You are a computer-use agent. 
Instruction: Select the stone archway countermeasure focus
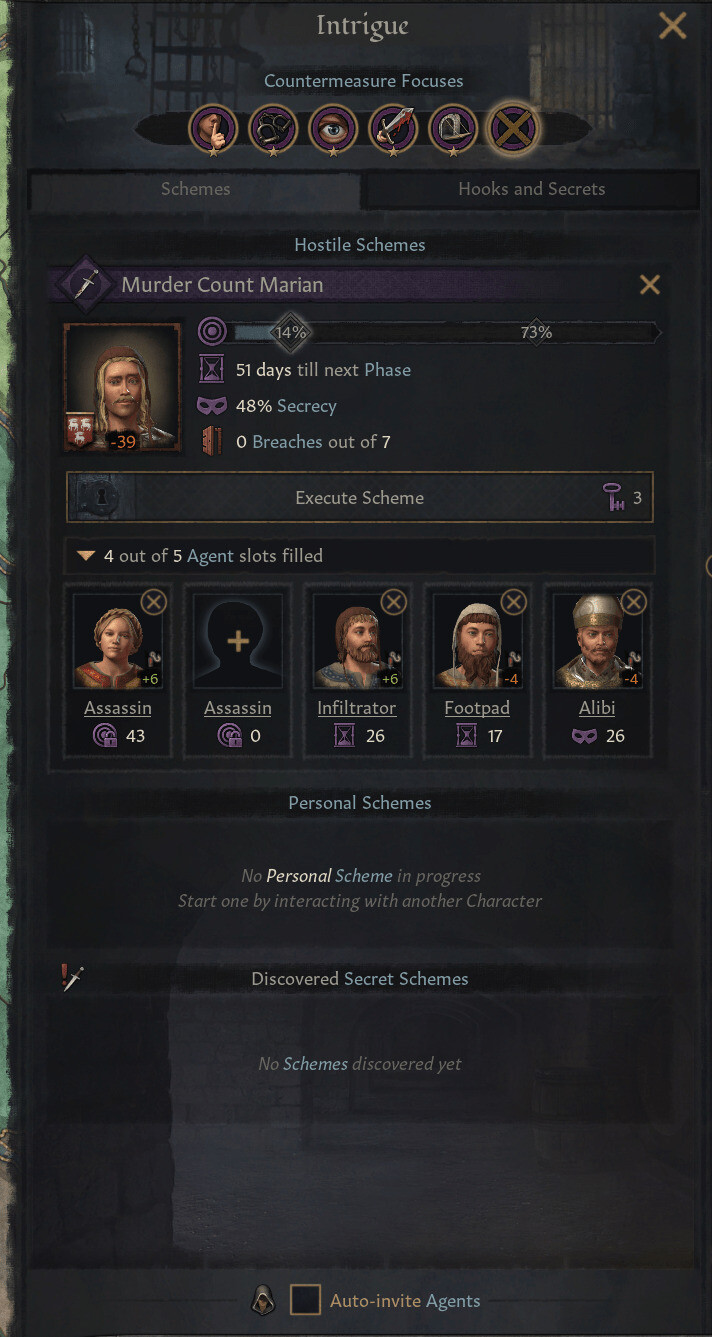(453, 128)
